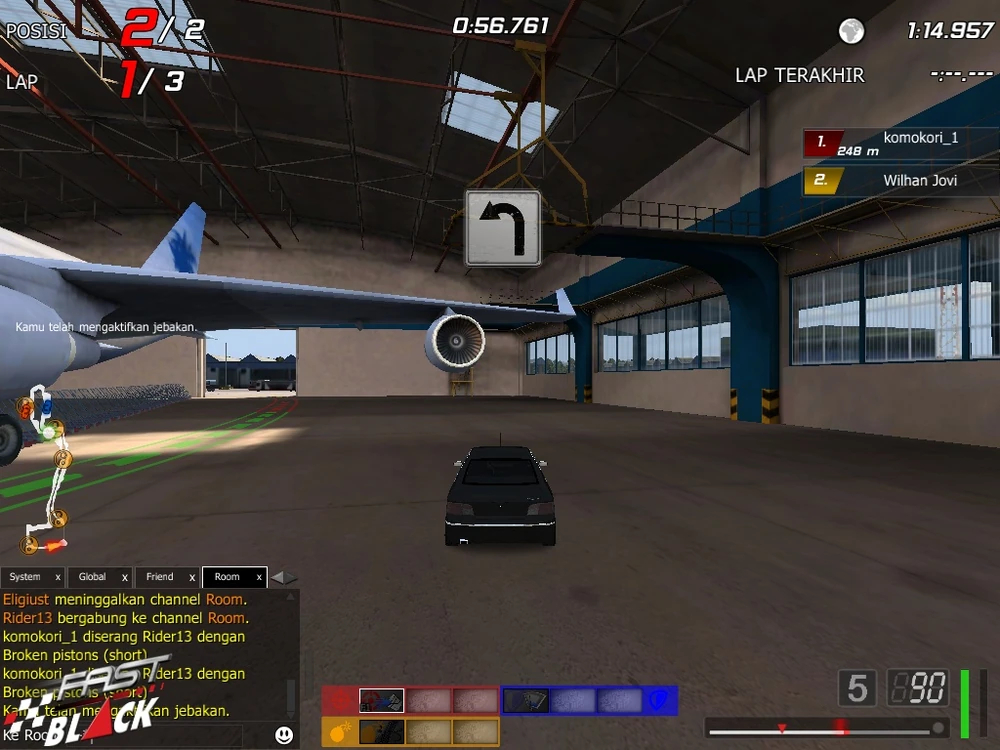1000x750 pixels.
Task: Open the Global chat tab
Action: (92, 577)
